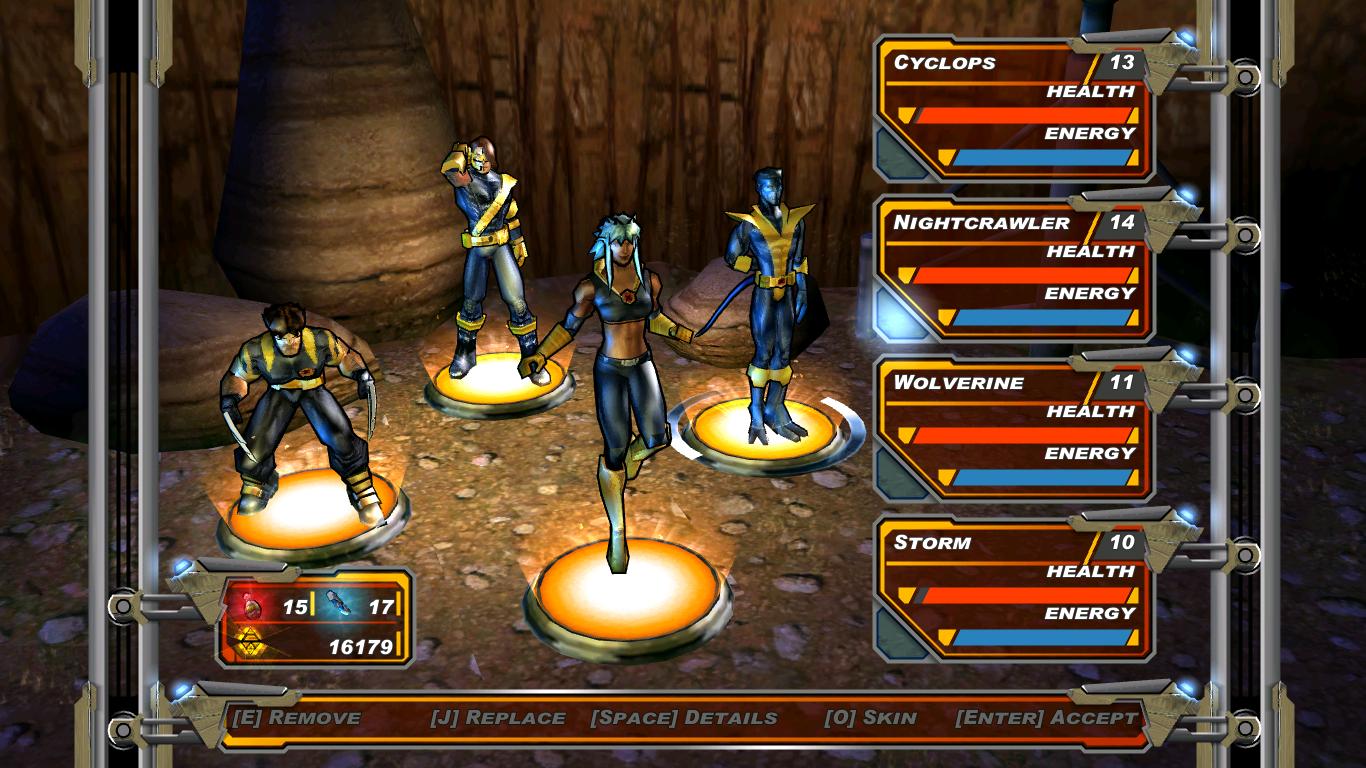Open character Details from the bottom bar
This screenshot has height=768, width=1366.
684,718
